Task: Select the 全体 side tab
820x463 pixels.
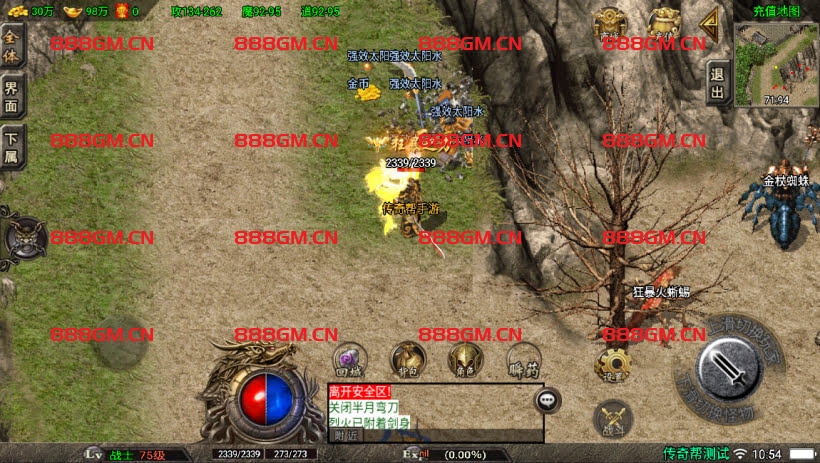Action: [x=12, y=46]
